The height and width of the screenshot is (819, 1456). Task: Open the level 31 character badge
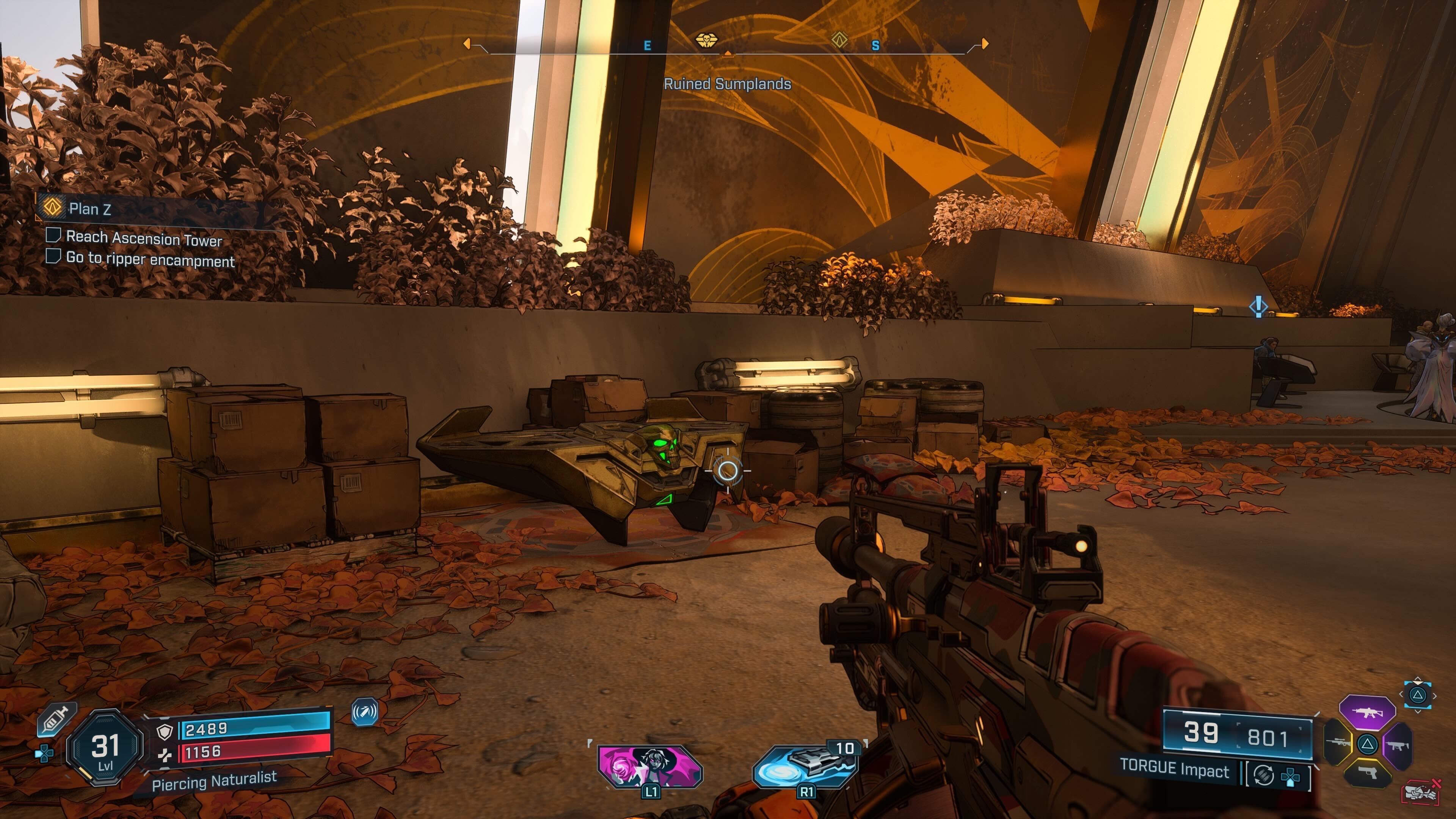coord(105,747)
